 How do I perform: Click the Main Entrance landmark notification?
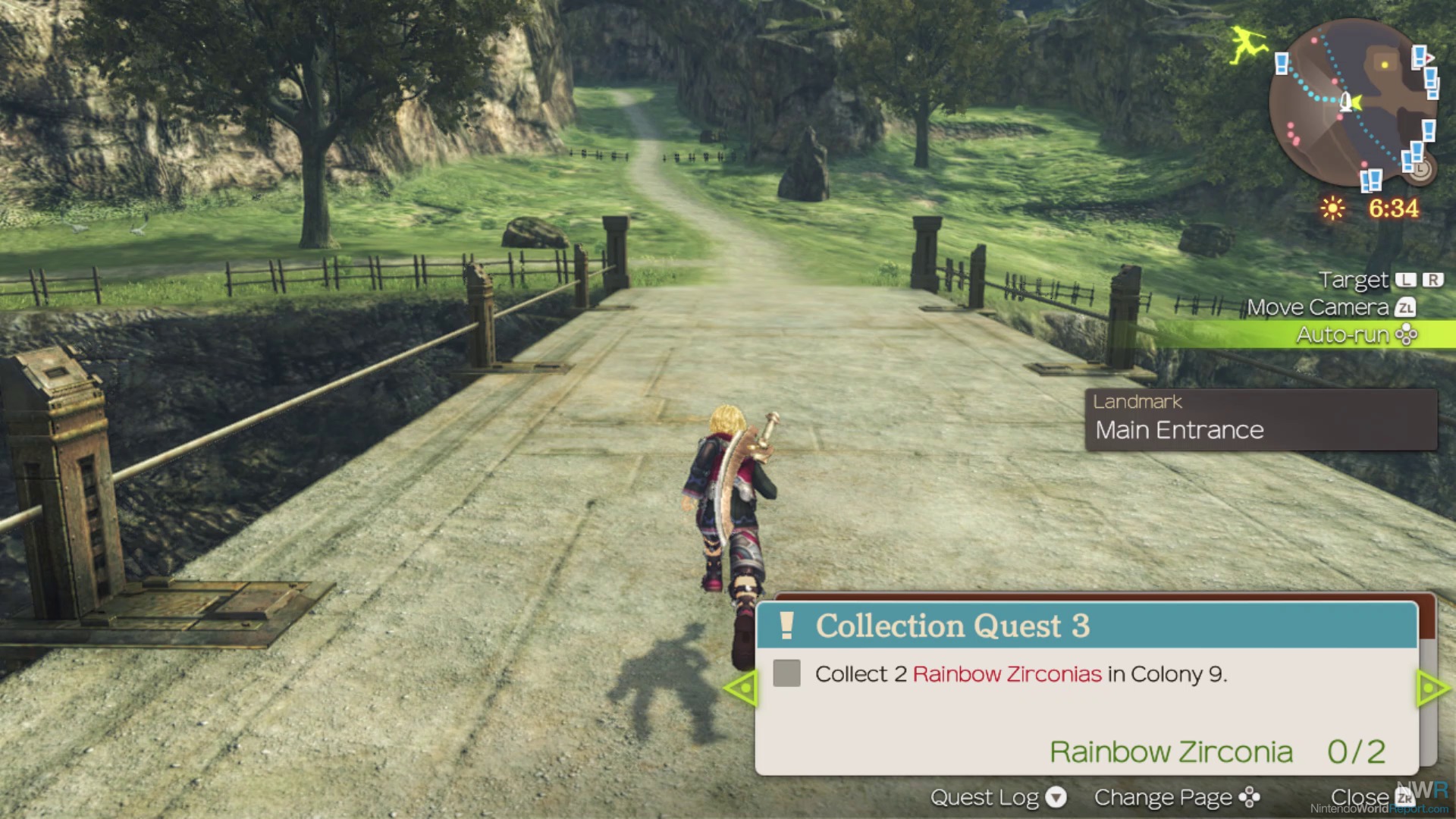pos(1260,420)
